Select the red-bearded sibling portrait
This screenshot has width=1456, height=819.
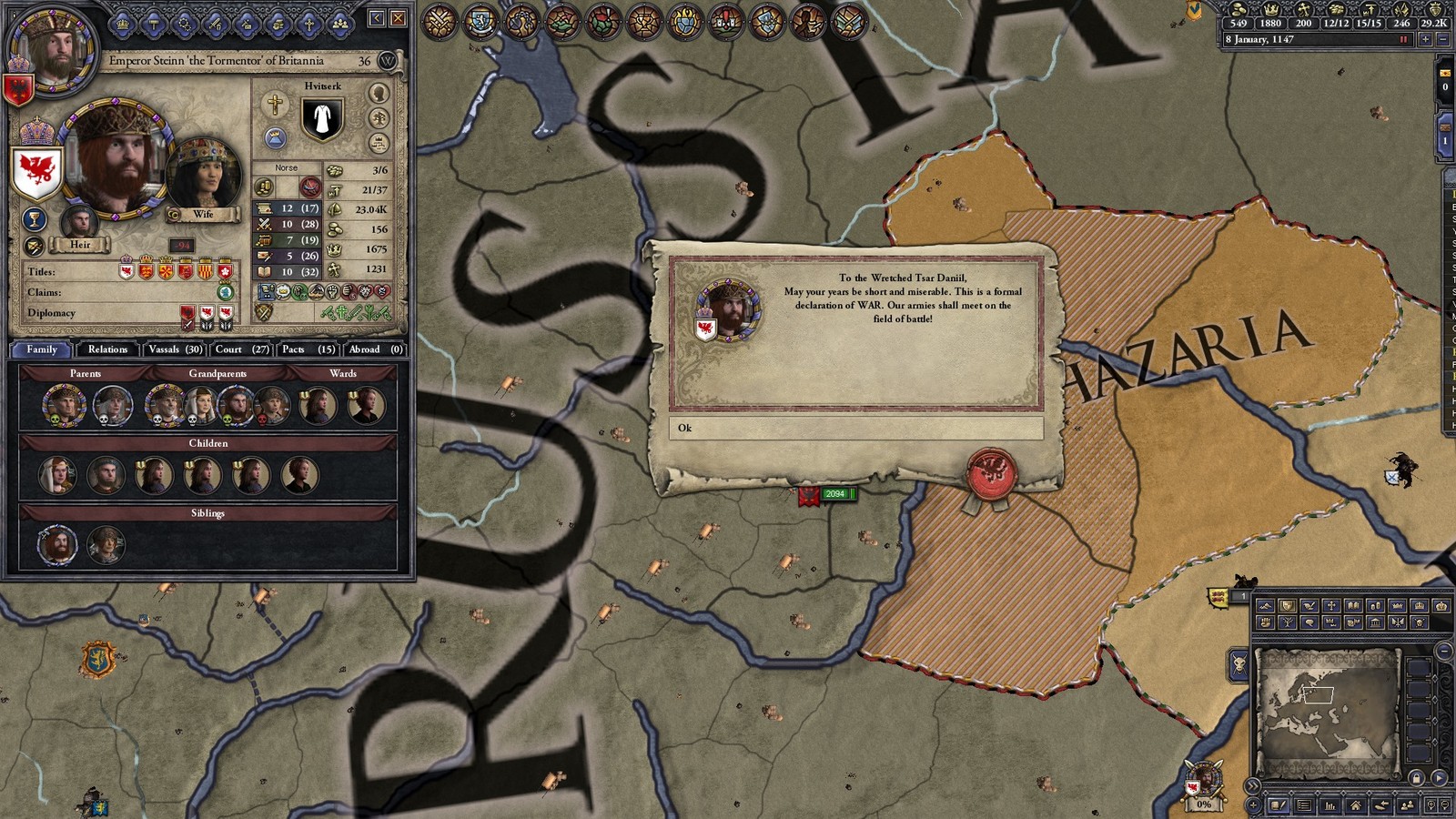coord(56,545)
